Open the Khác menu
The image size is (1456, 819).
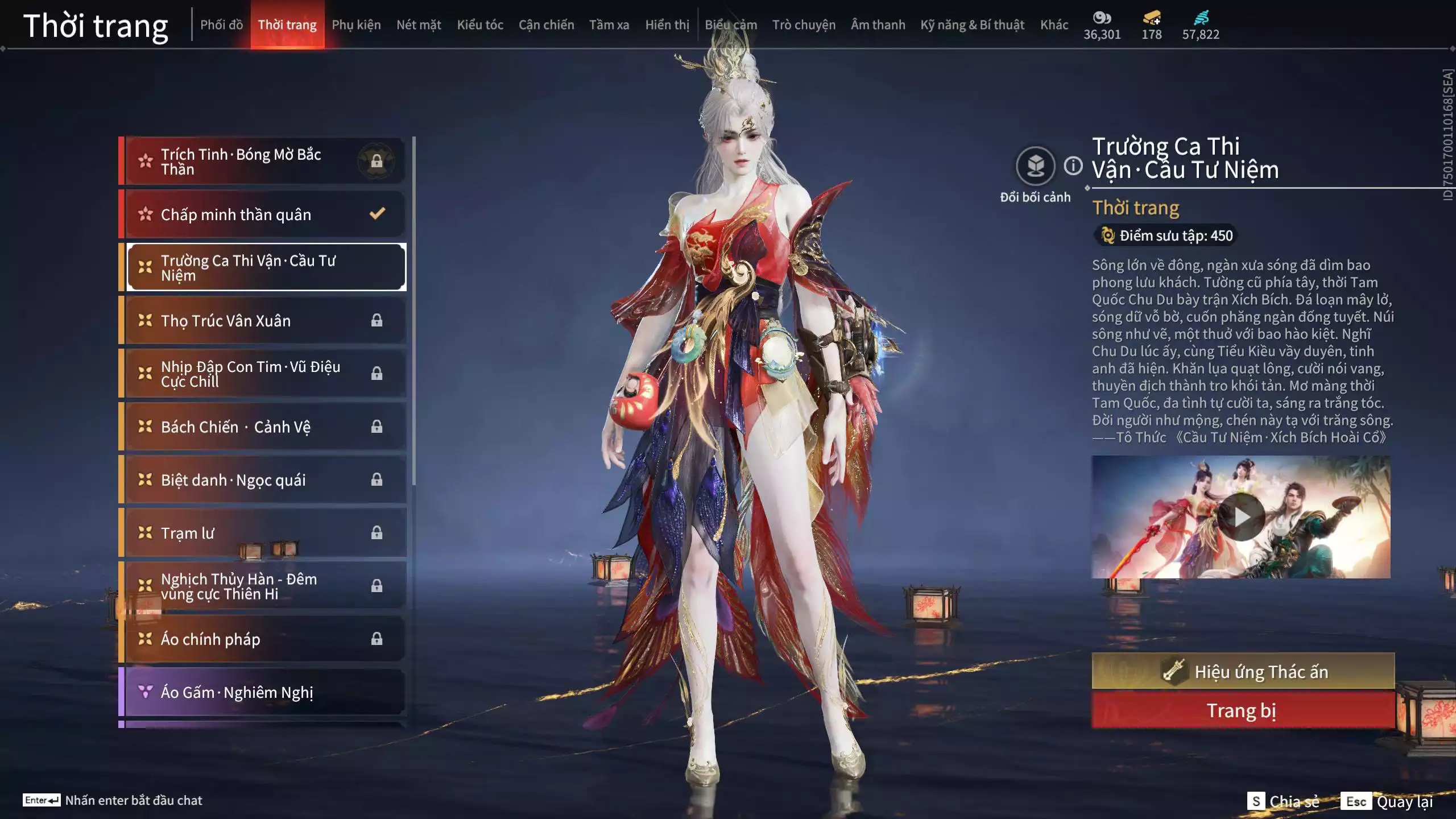1054,24
